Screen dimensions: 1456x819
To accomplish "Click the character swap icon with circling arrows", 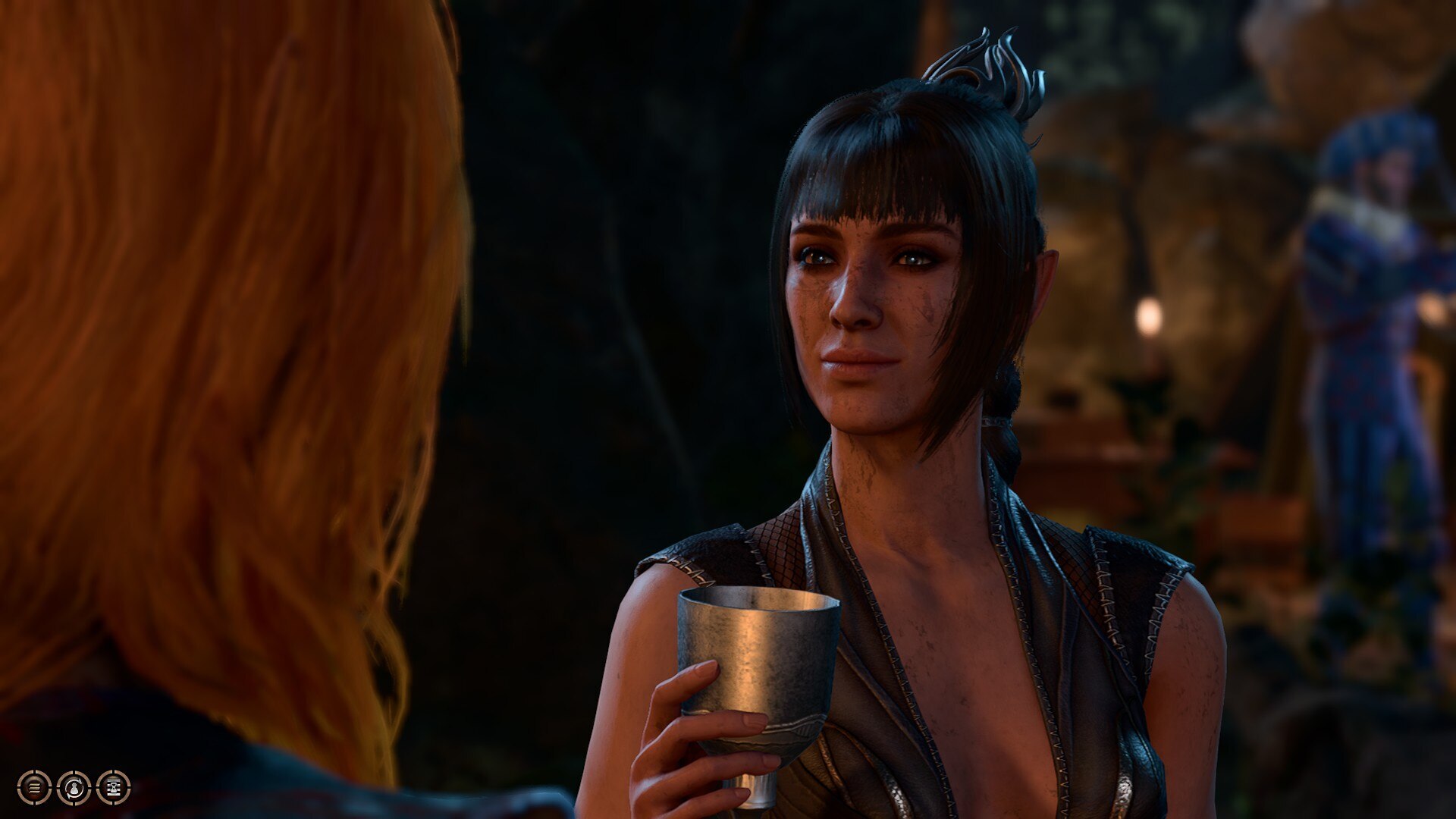I will [74, 788].
